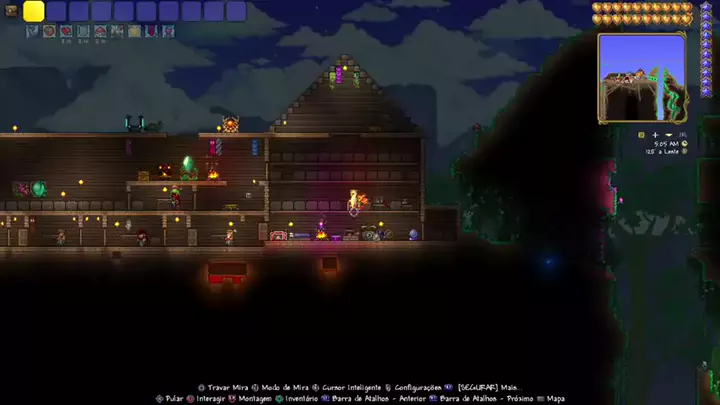Select the highlighted yellow hotbar slot

[34, 11]
